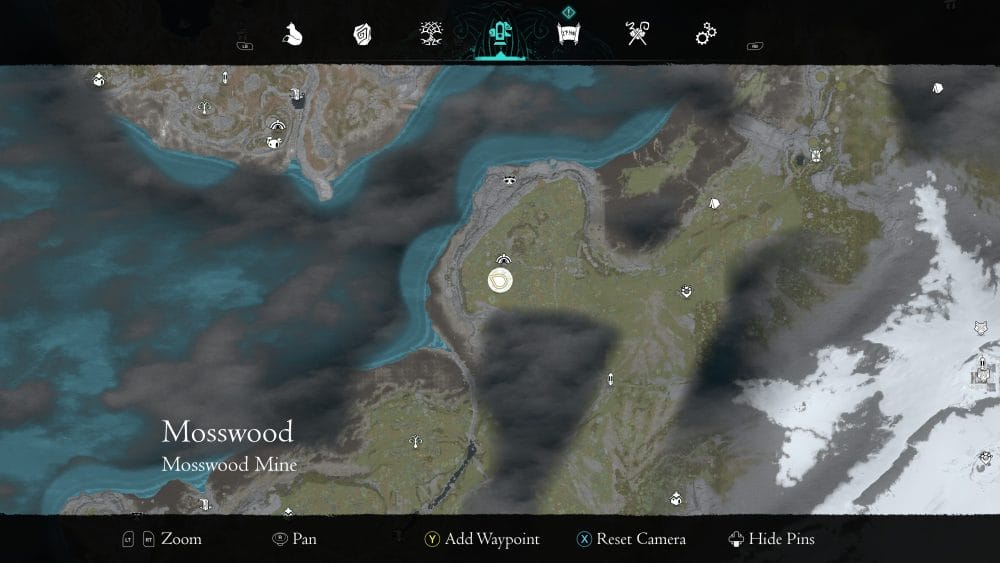
Task: Switch to the scroll journal tab
Action: click(569, 36)
